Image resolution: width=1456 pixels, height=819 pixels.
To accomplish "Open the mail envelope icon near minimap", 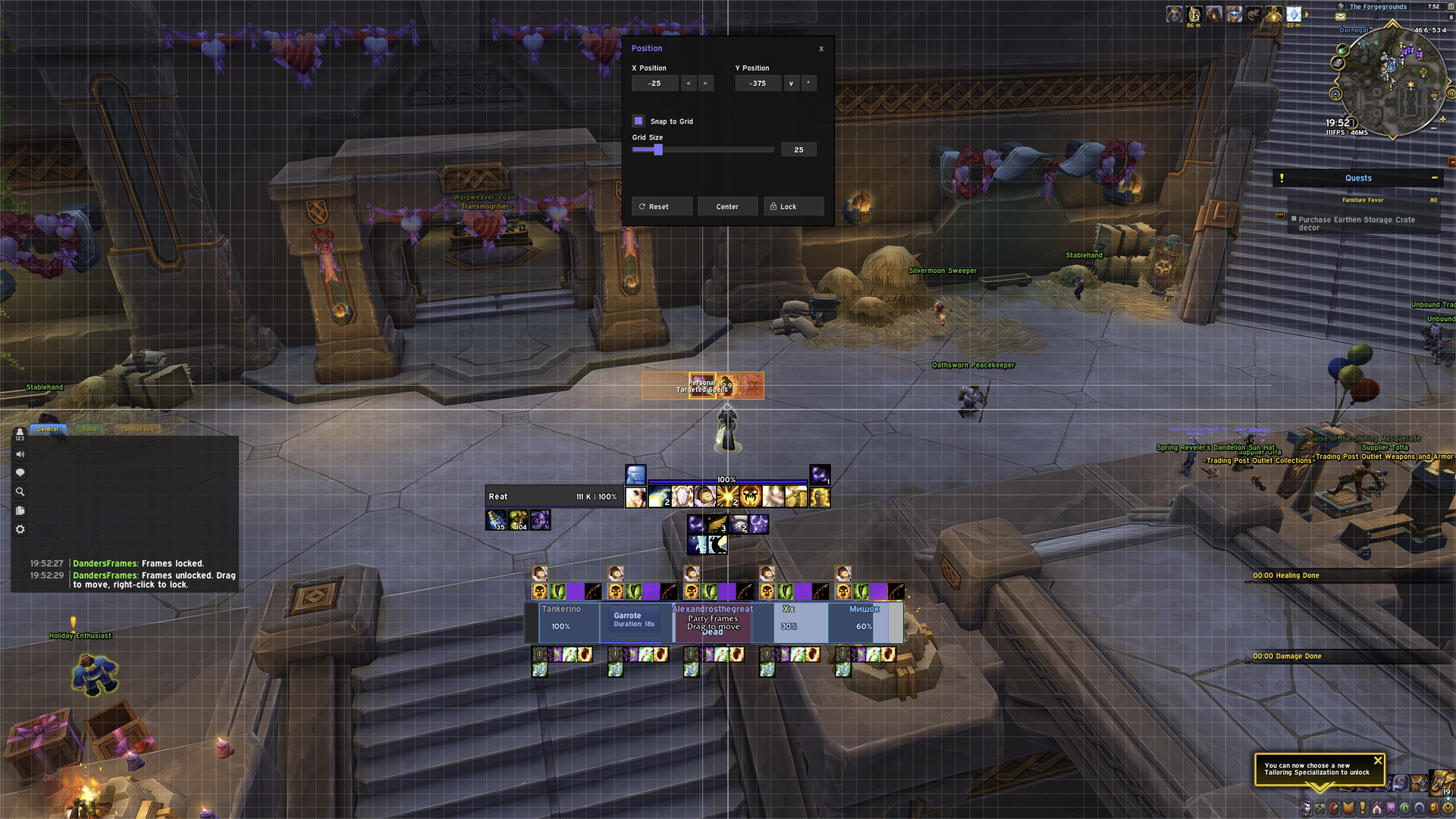I will tap(1341, 17).
